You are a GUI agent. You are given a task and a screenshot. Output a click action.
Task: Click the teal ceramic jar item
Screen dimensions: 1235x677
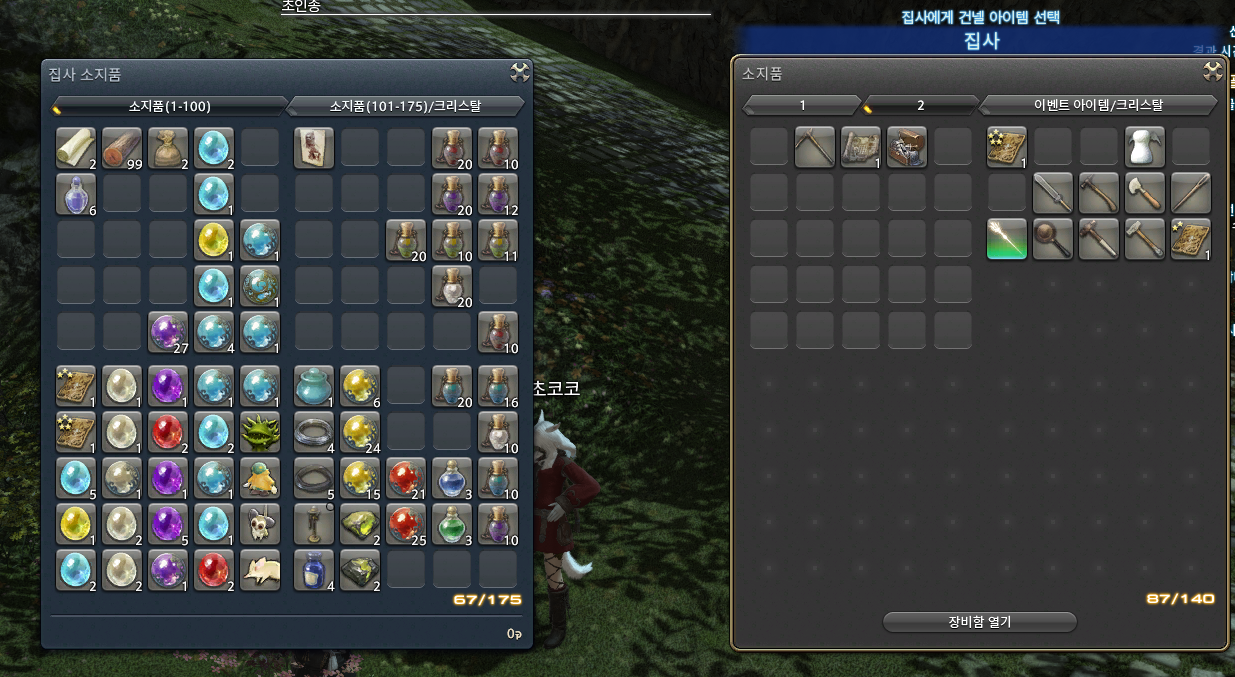(314, 385)
